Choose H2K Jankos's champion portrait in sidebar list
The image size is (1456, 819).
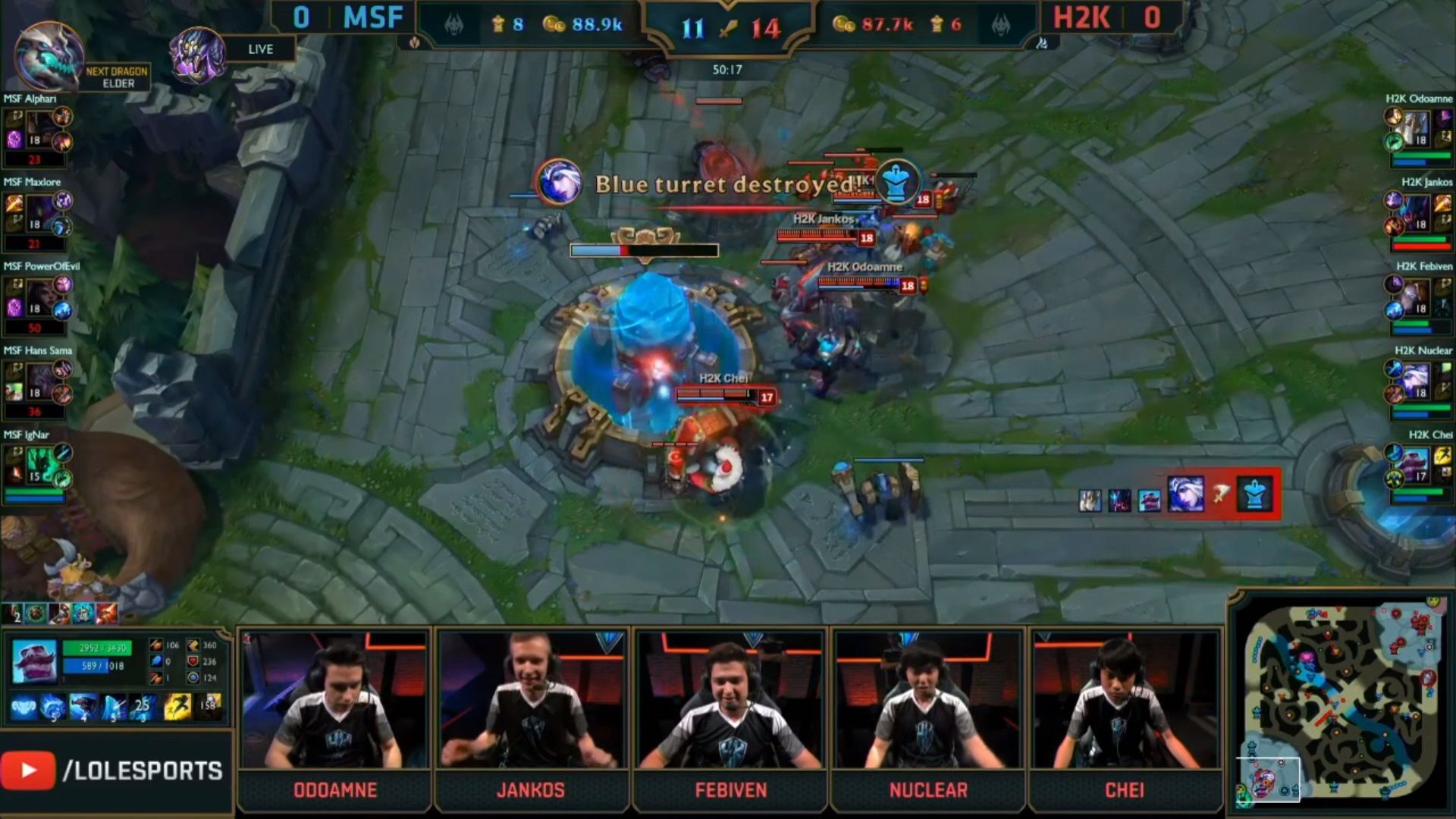[x=1417, y=212]
